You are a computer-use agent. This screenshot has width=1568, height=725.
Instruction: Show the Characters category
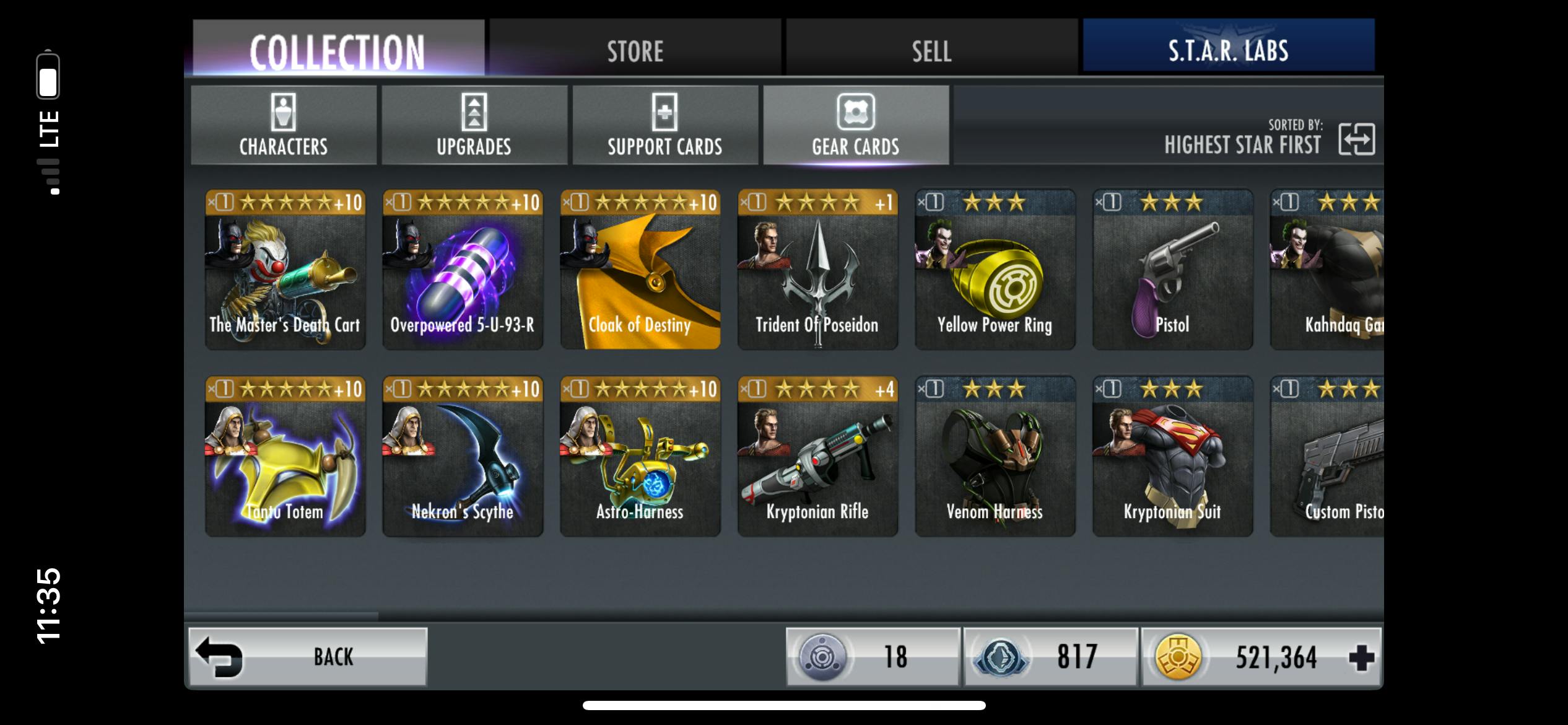click(284, 125)
